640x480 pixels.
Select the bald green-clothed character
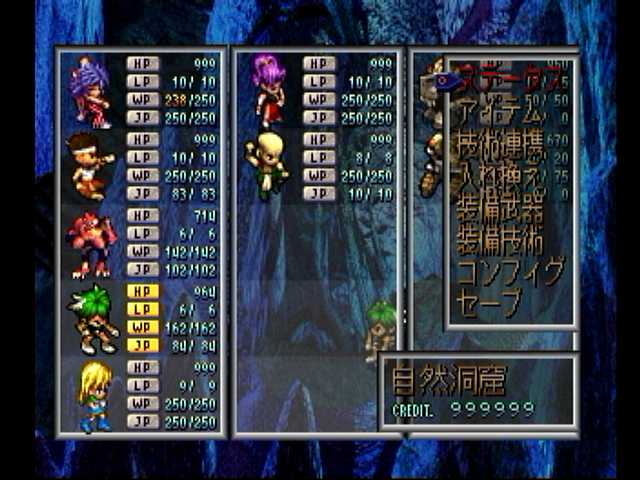pos(267,165)
